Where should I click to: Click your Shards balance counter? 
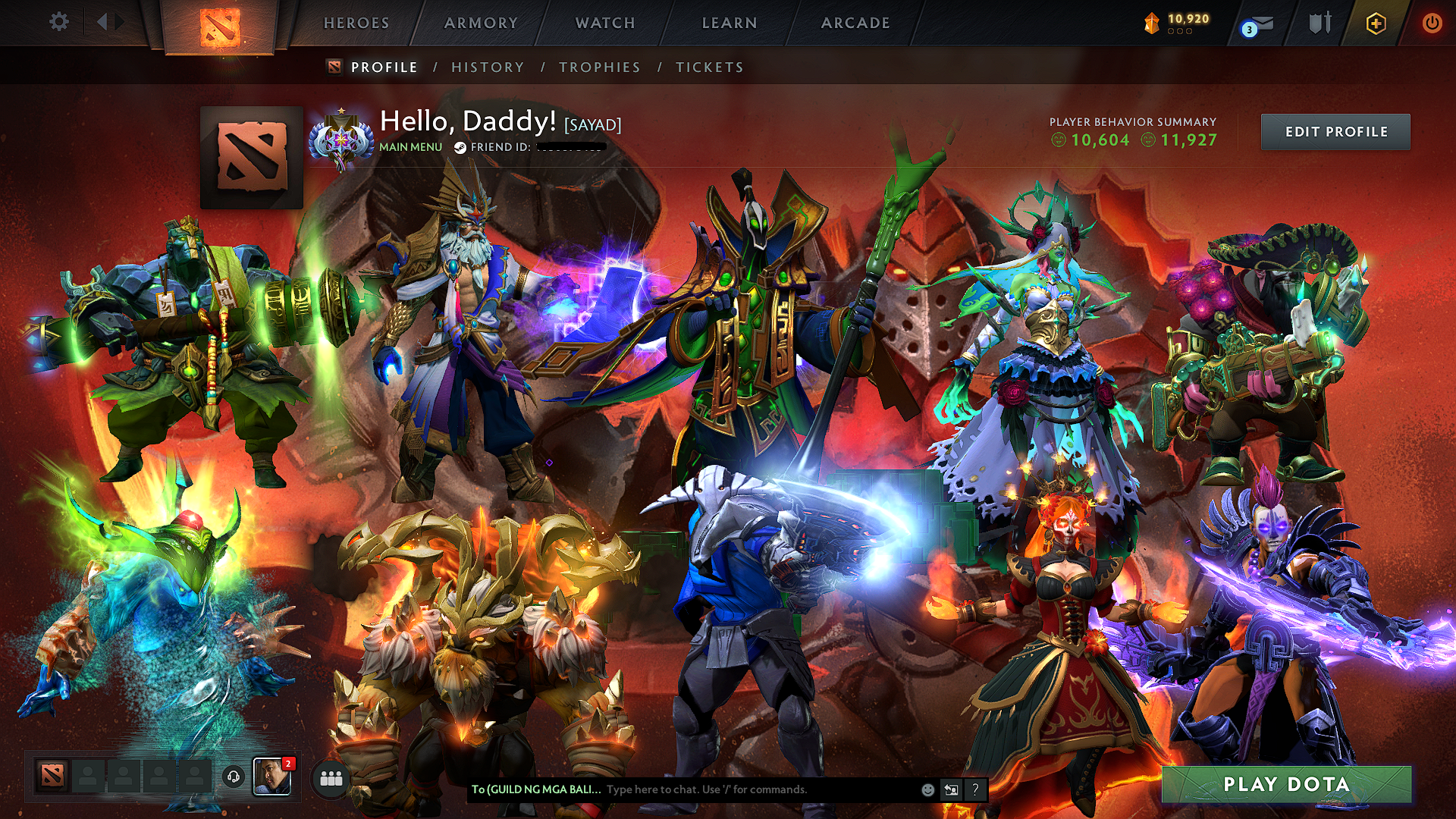[x=1179, y=22]
